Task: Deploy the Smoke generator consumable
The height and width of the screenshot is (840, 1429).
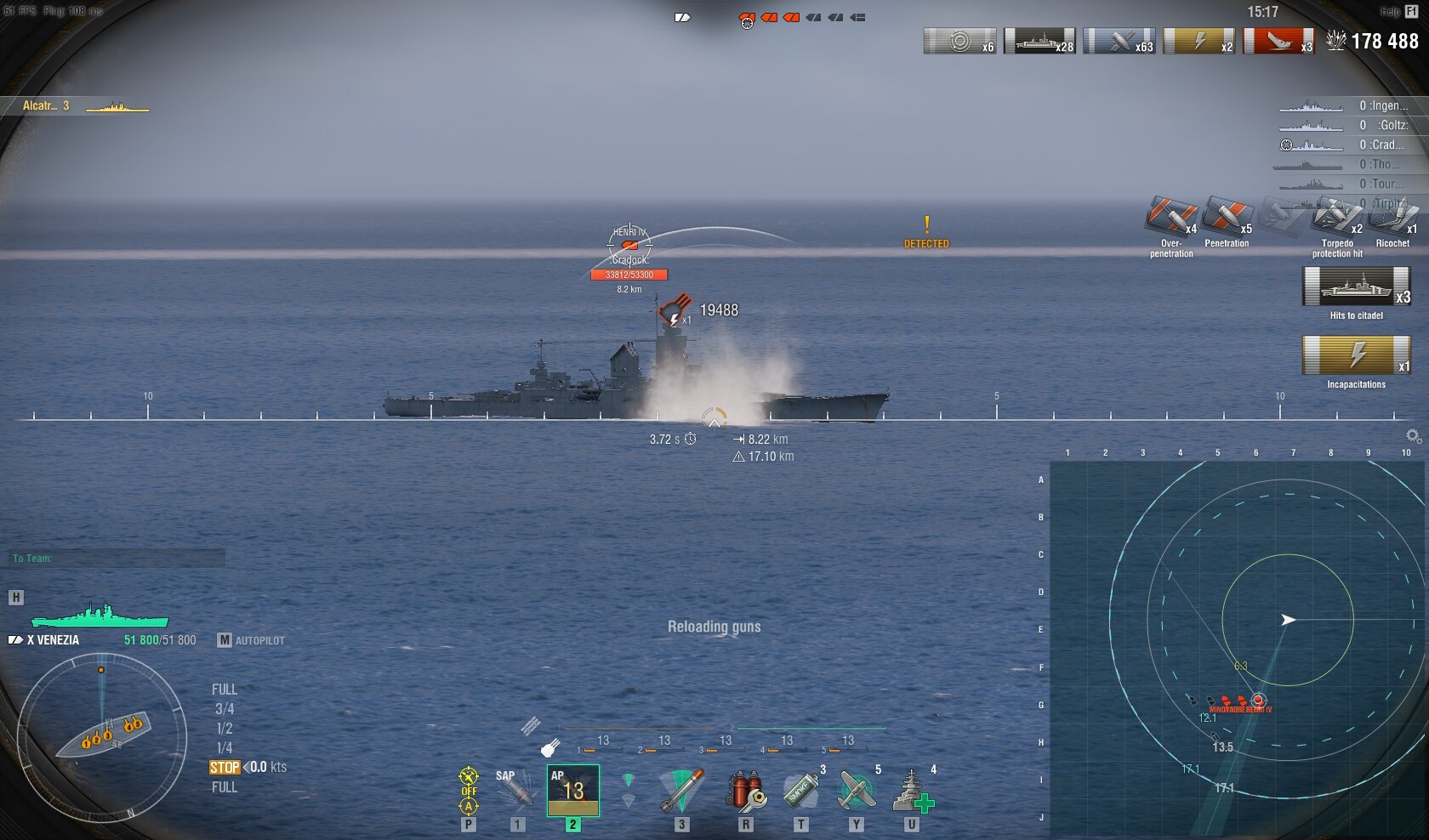Action: 800,791
